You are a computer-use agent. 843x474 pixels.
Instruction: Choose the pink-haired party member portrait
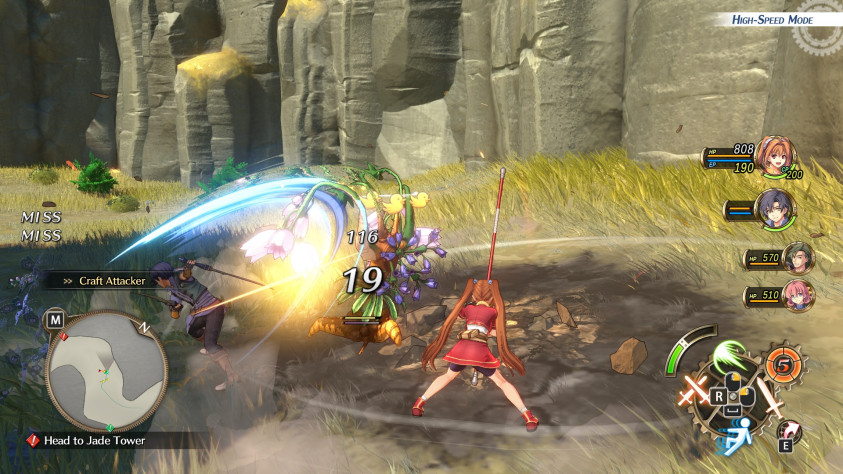[x=799, y=295]
